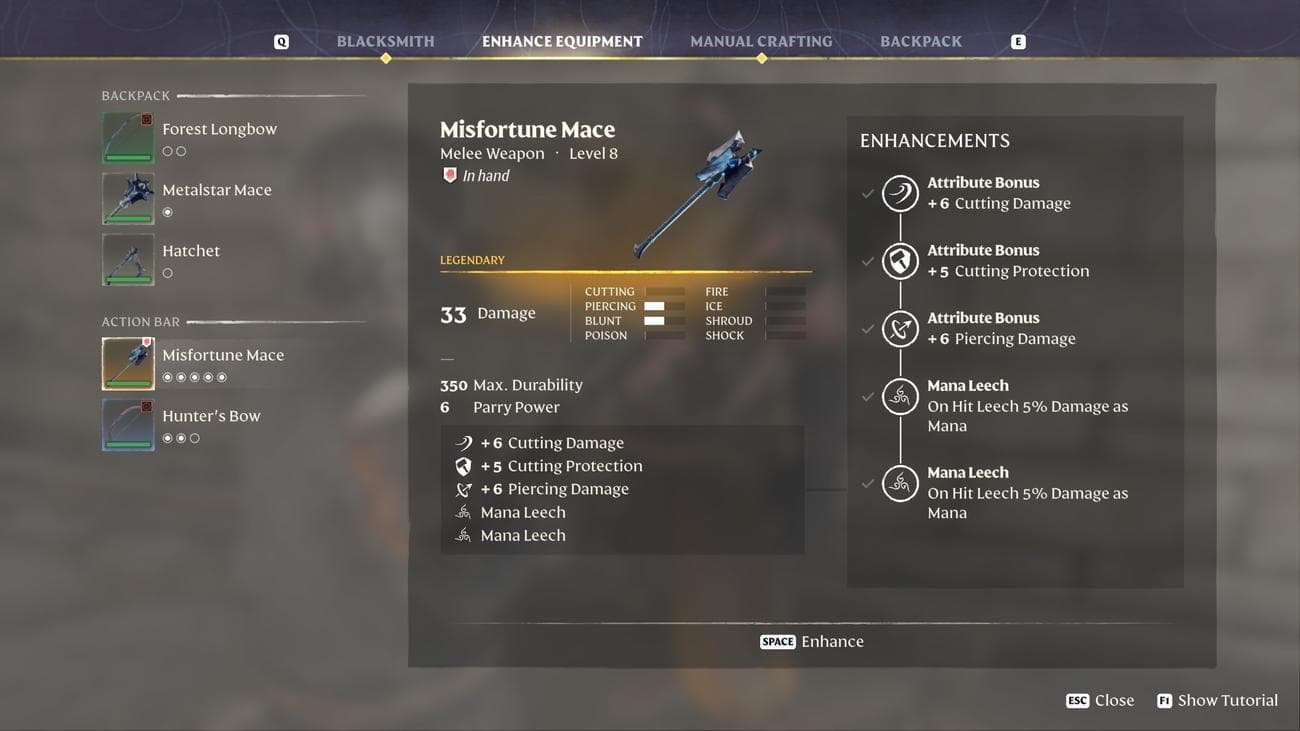Viewport: 1300px width, 731px height.
Task: Open the Enhance Equipment tab
Action: [x=562, y=42]
